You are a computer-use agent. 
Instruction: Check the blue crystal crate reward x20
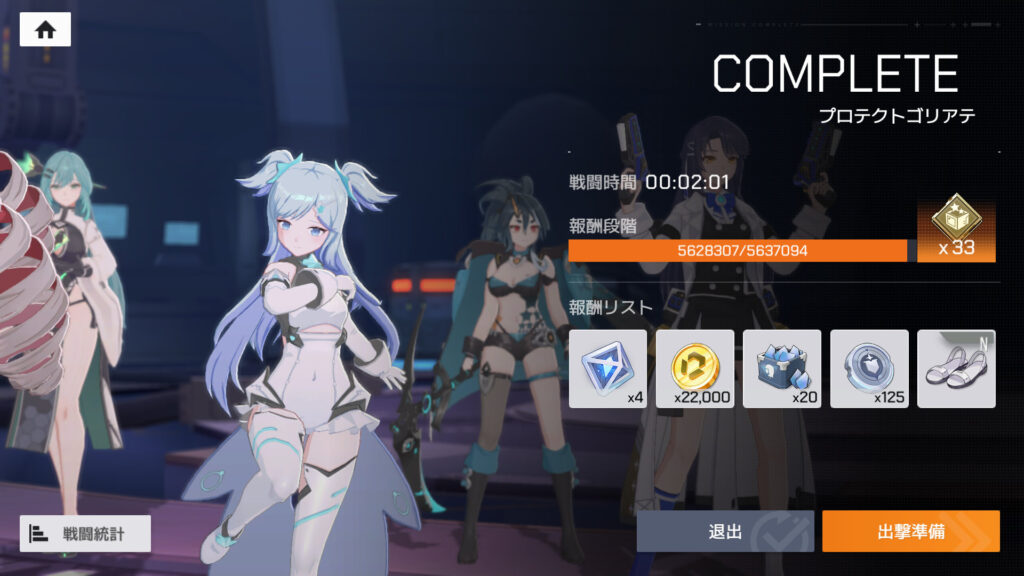pos(782,368)
